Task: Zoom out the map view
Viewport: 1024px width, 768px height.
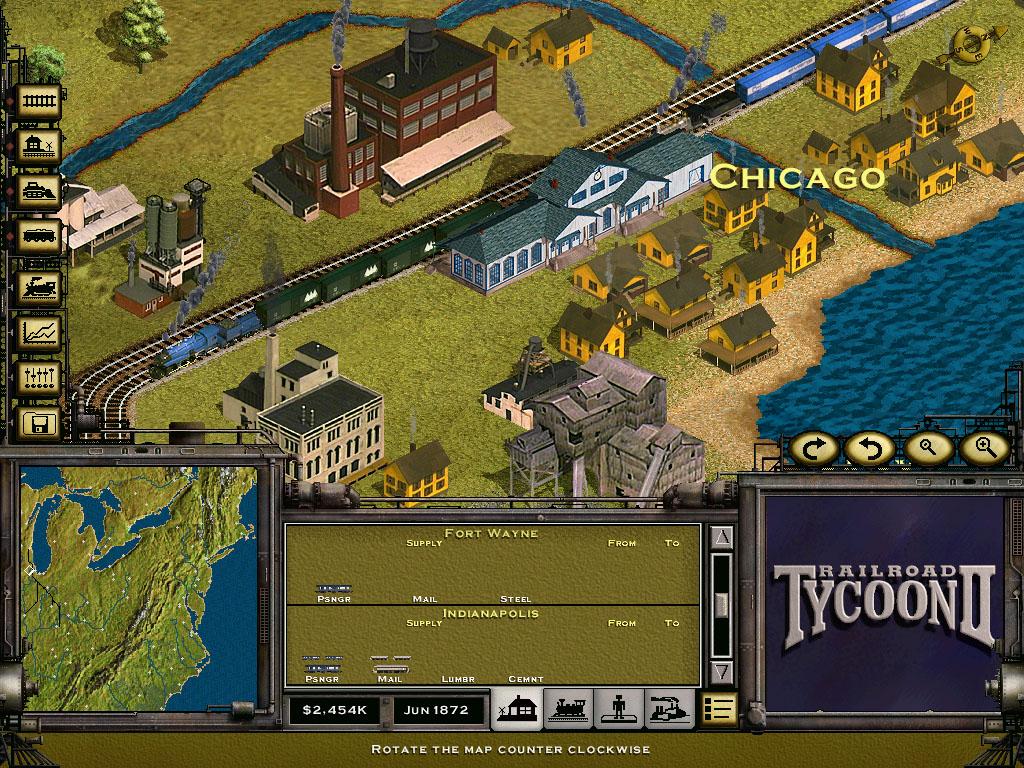Action: (x=929, y=449)
